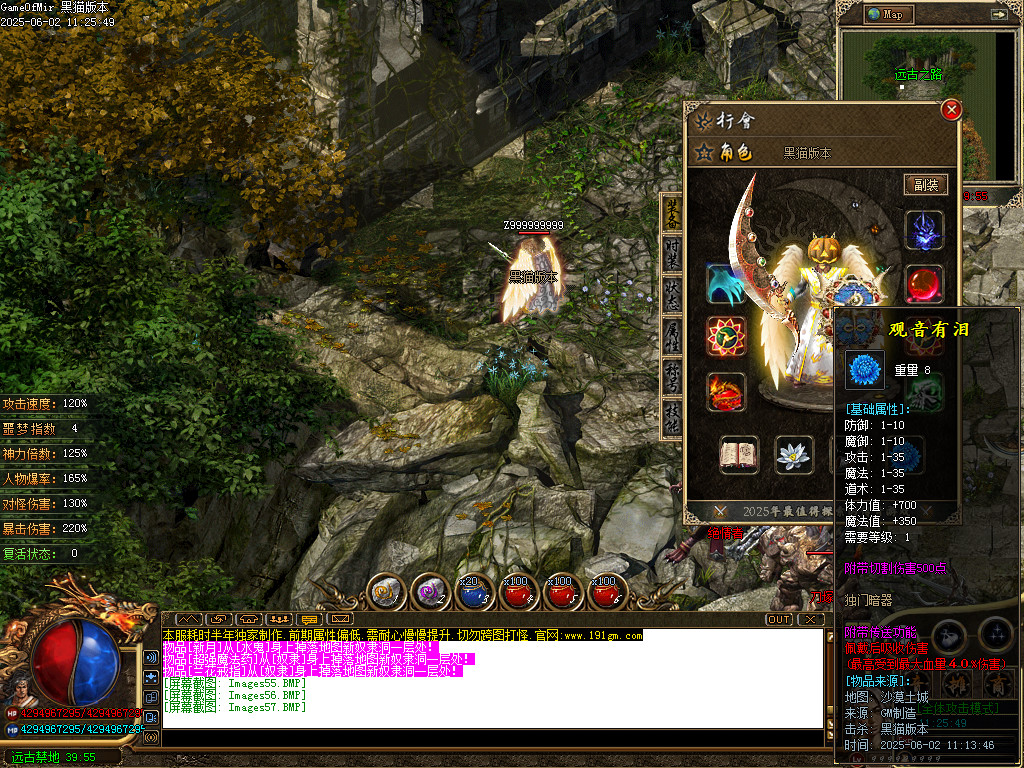Switch to the 时装 costume tab
Screen dimensions: 1024x768
point(673,253)
